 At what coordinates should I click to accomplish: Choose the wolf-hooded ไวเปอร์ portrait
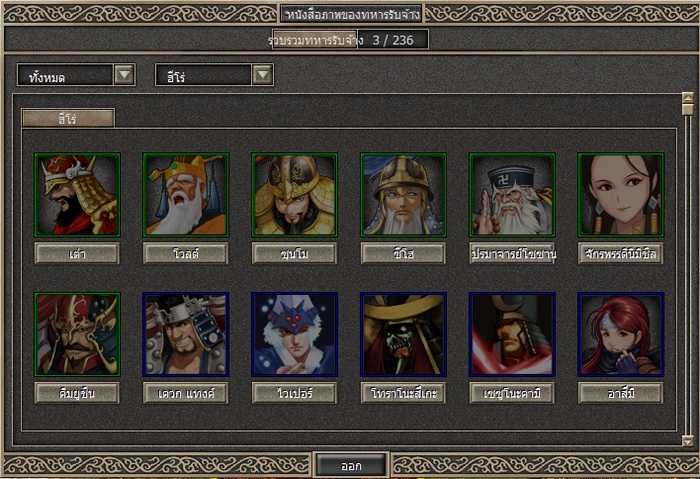tap(294, 334)
